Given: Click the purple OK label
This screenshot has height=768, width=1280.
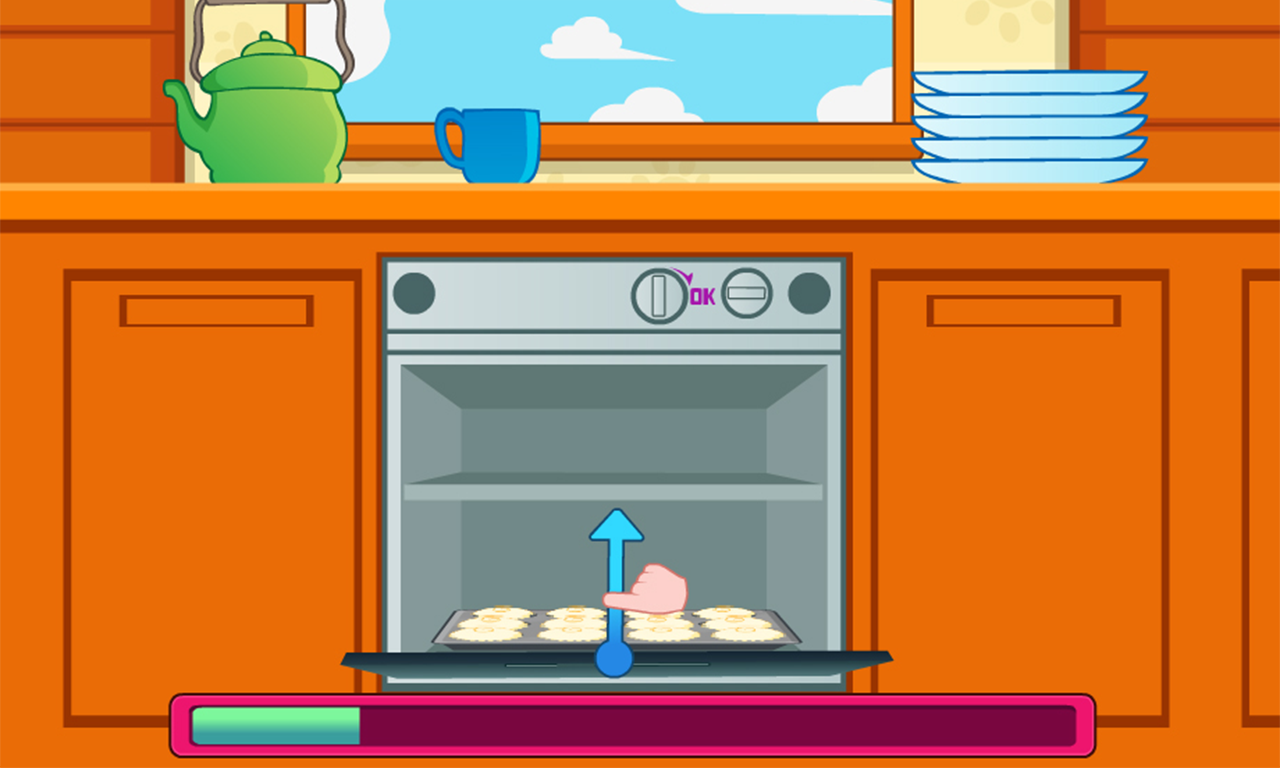Looking at the screenshot, I should (703, 295).
